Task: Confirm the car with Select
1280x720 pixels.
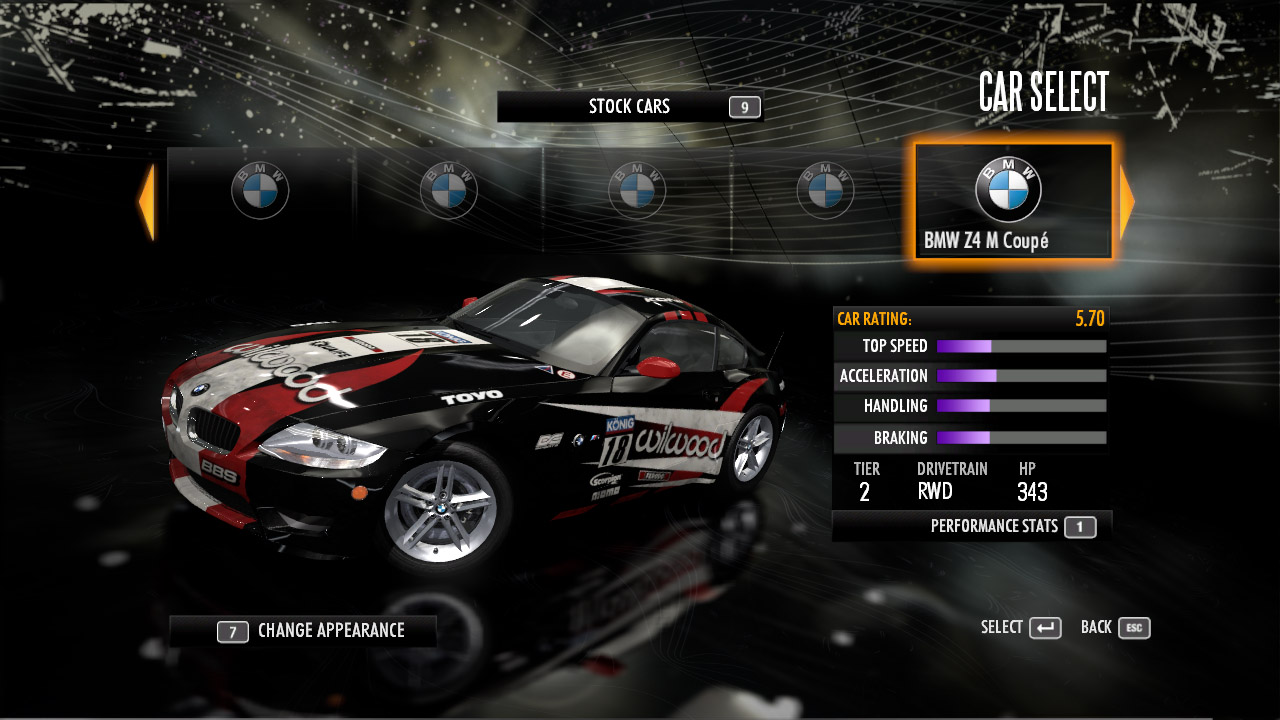Action: [x=1021, y=628]
